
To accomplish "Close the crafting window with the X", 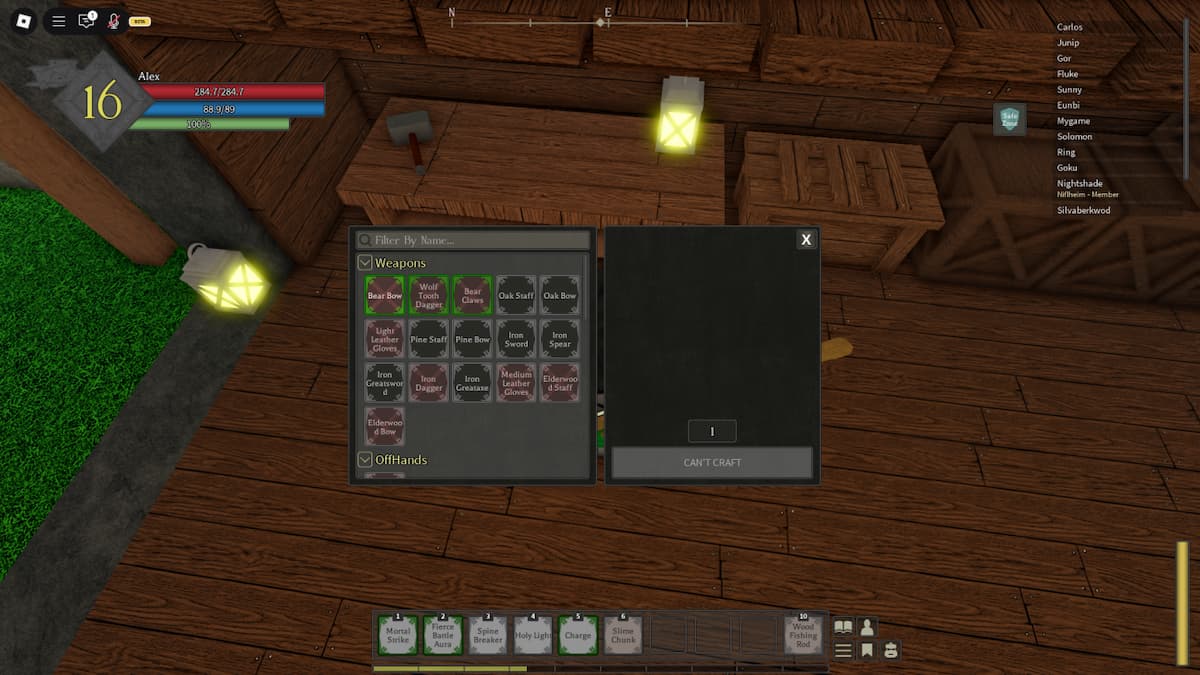I will 805,239.
